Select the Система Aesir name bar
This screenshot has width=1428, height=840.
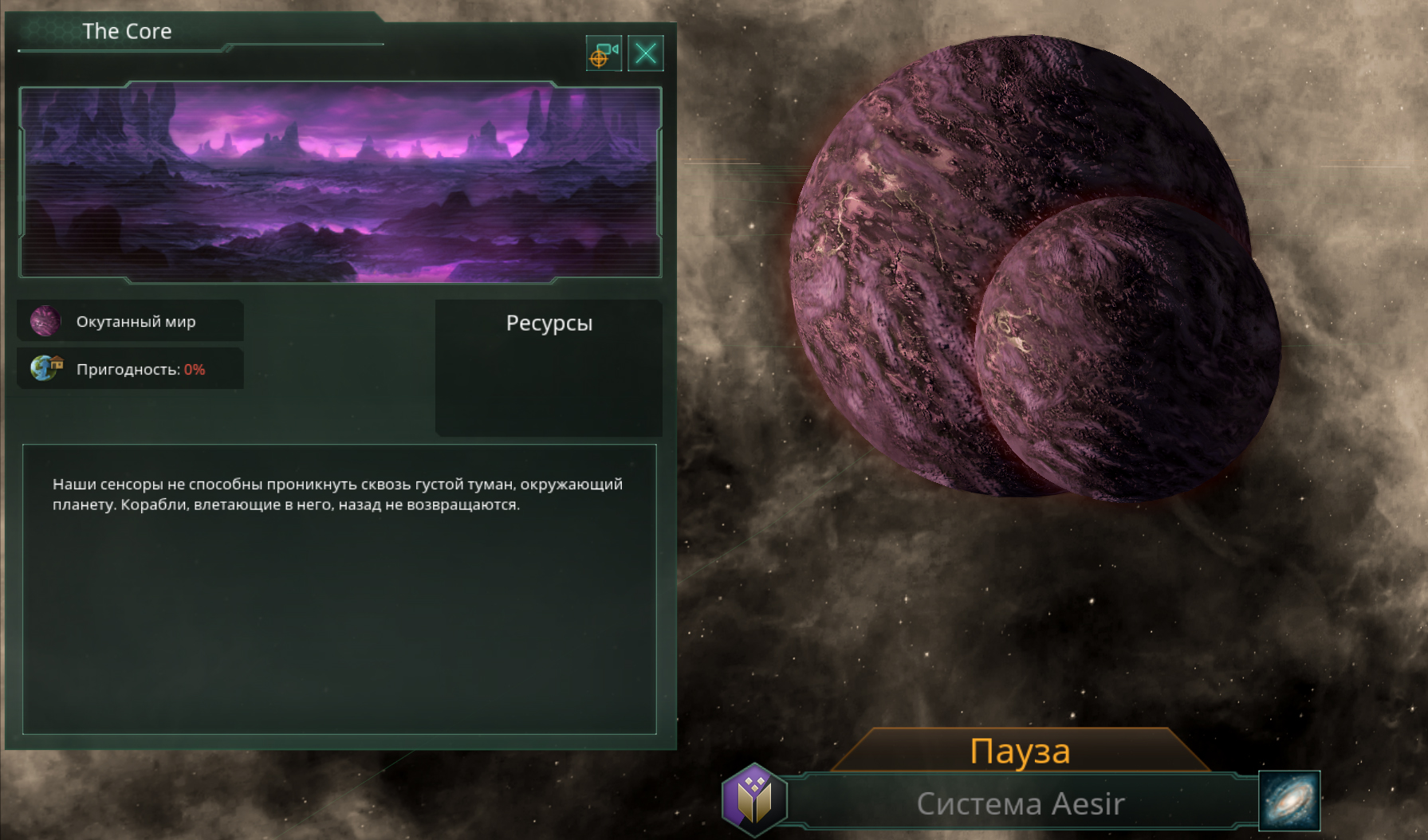1020,803
